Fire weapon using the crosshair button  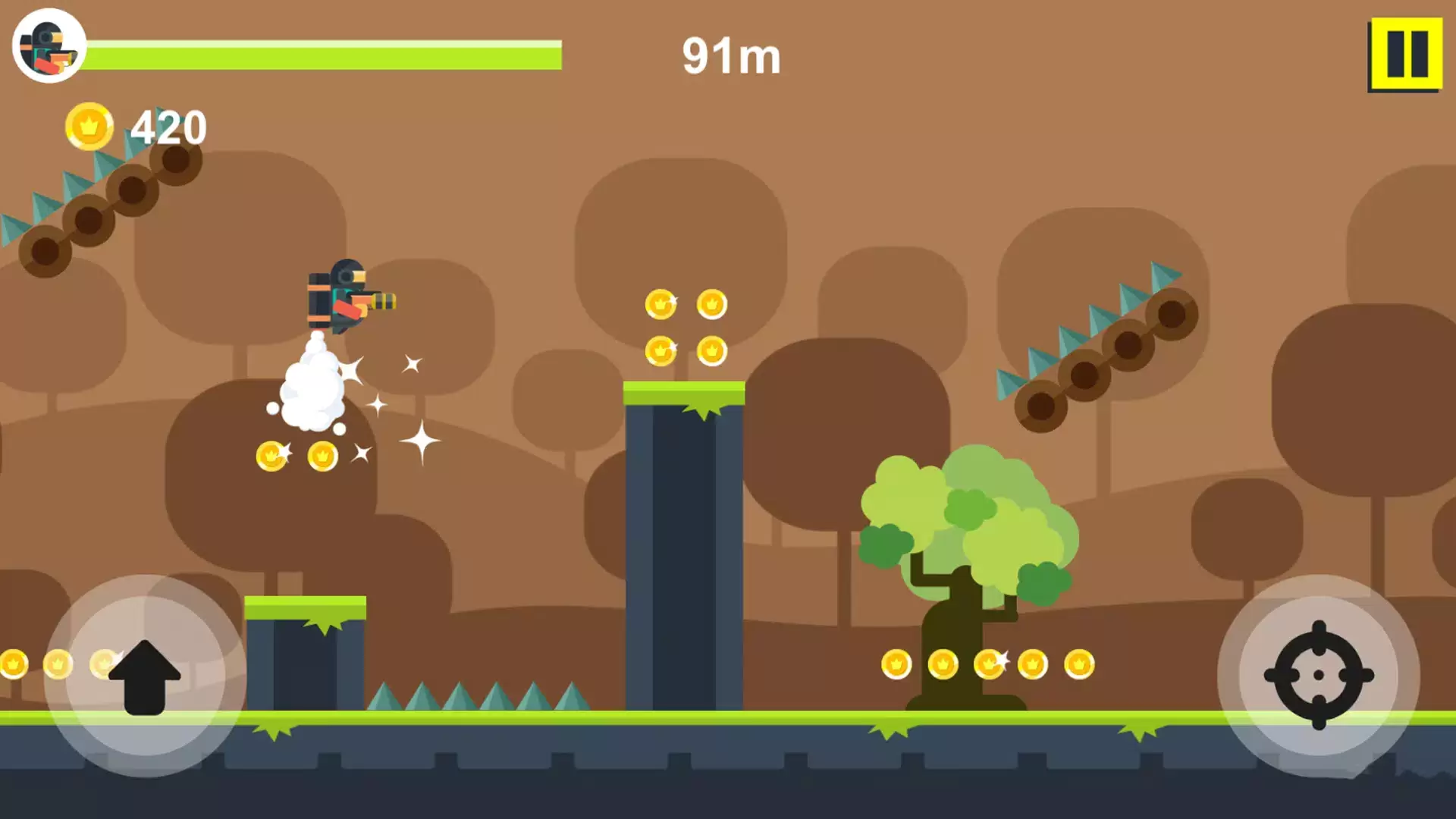point(1318,675)
